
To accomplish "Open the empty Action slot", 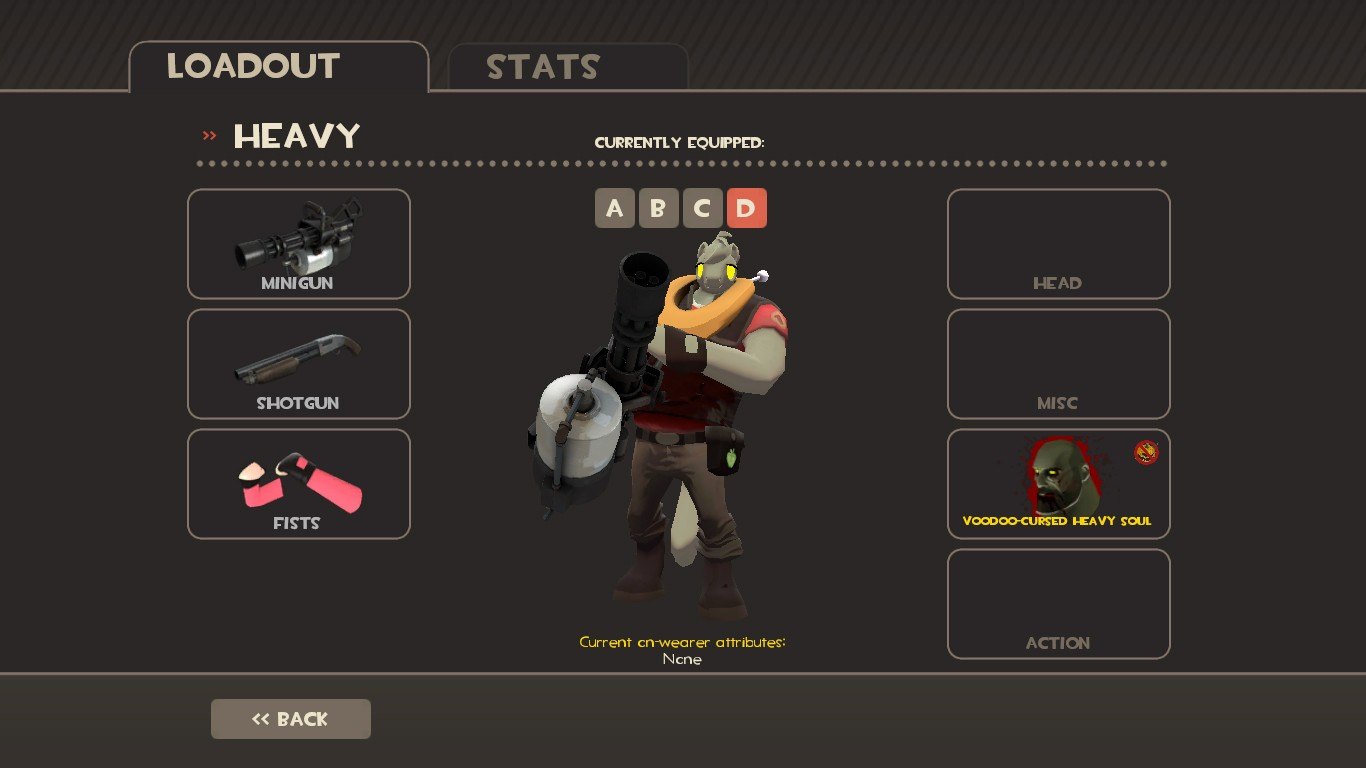I will pos(1058,604).
